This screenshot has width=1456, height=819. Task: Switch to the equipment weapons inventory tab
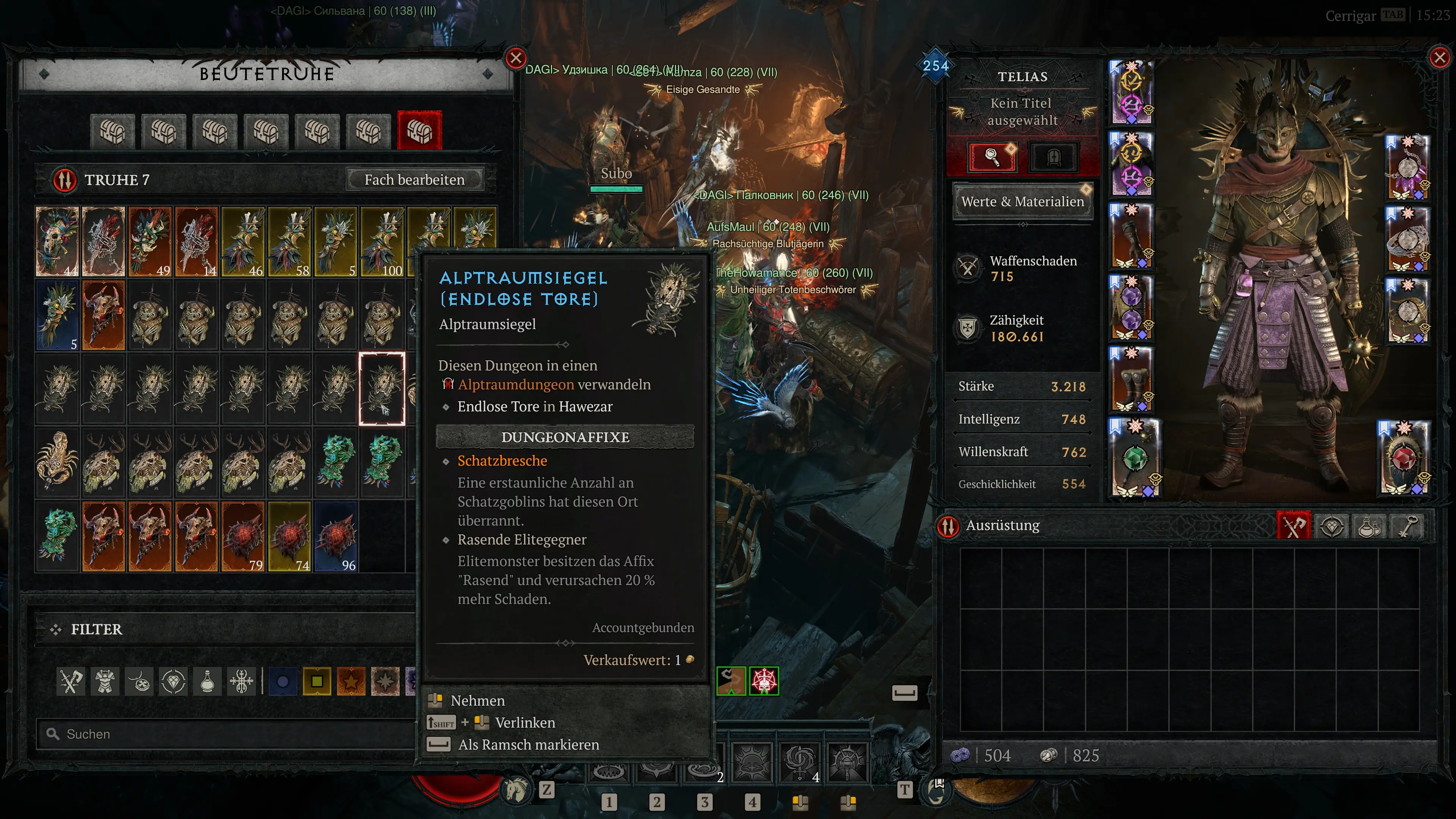click(1293, 526)
